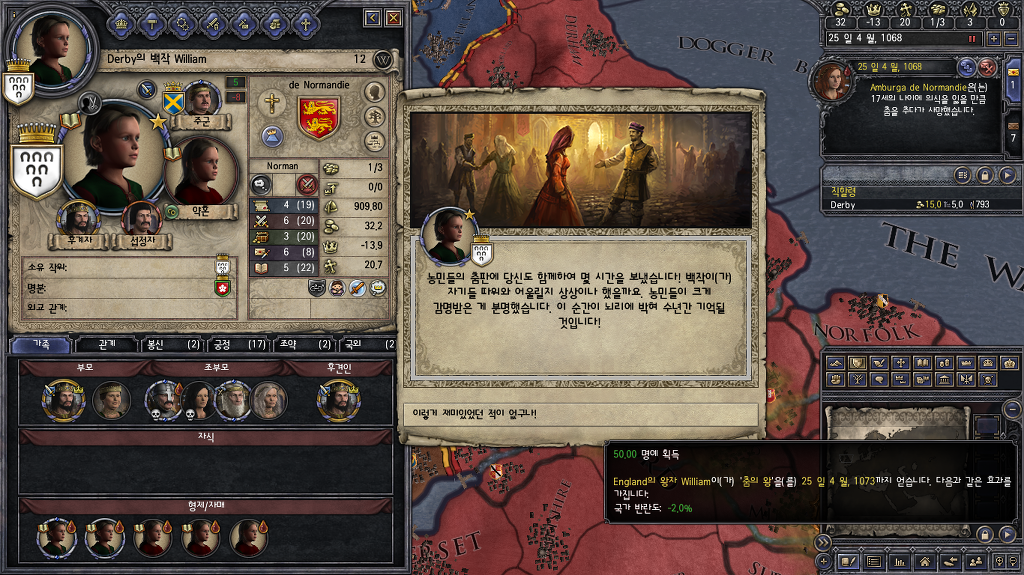1024x575 pixels.
Task: Toggle pause on the date bar
Action: (x=970, y=38)
